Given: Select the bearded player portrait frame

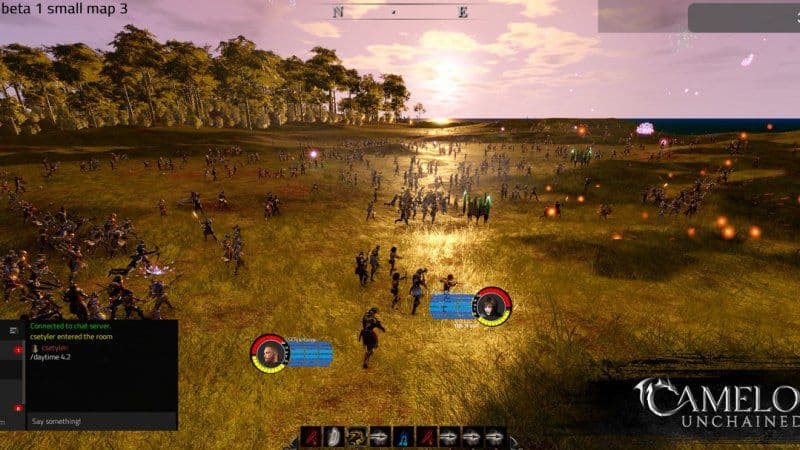Looking at the screenshot, I should 269,353.
